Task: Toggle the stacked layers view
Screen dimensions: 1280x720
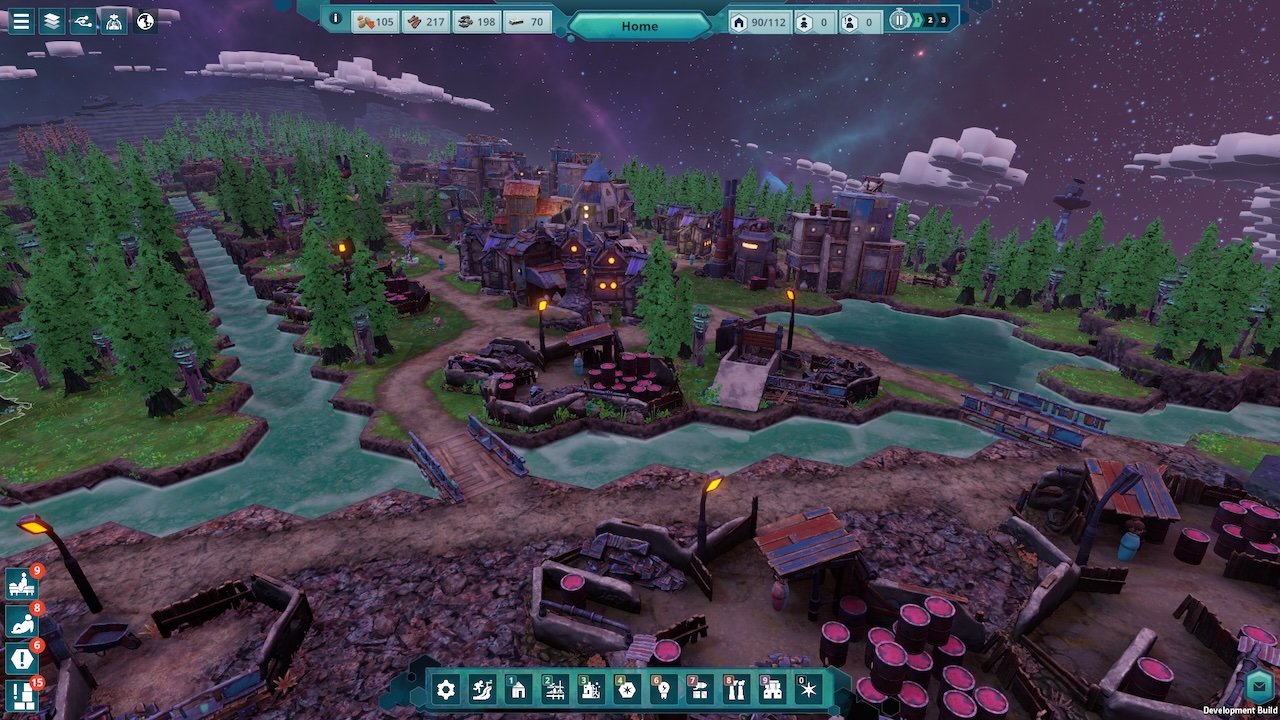Action: [52, 21]
